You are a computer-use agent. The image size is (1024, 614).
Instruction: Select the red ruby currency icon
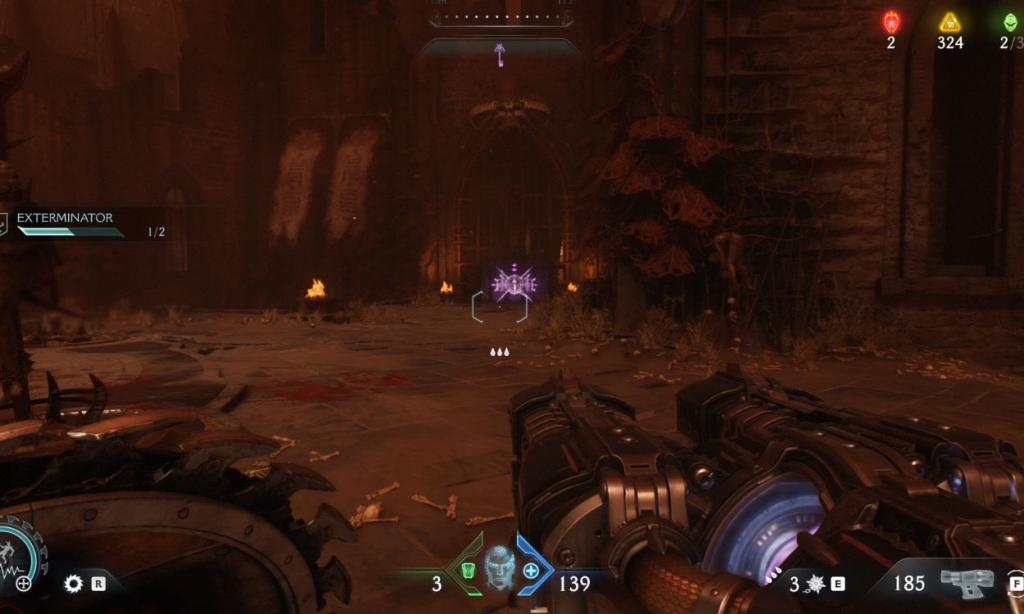[x=891, y=22]
